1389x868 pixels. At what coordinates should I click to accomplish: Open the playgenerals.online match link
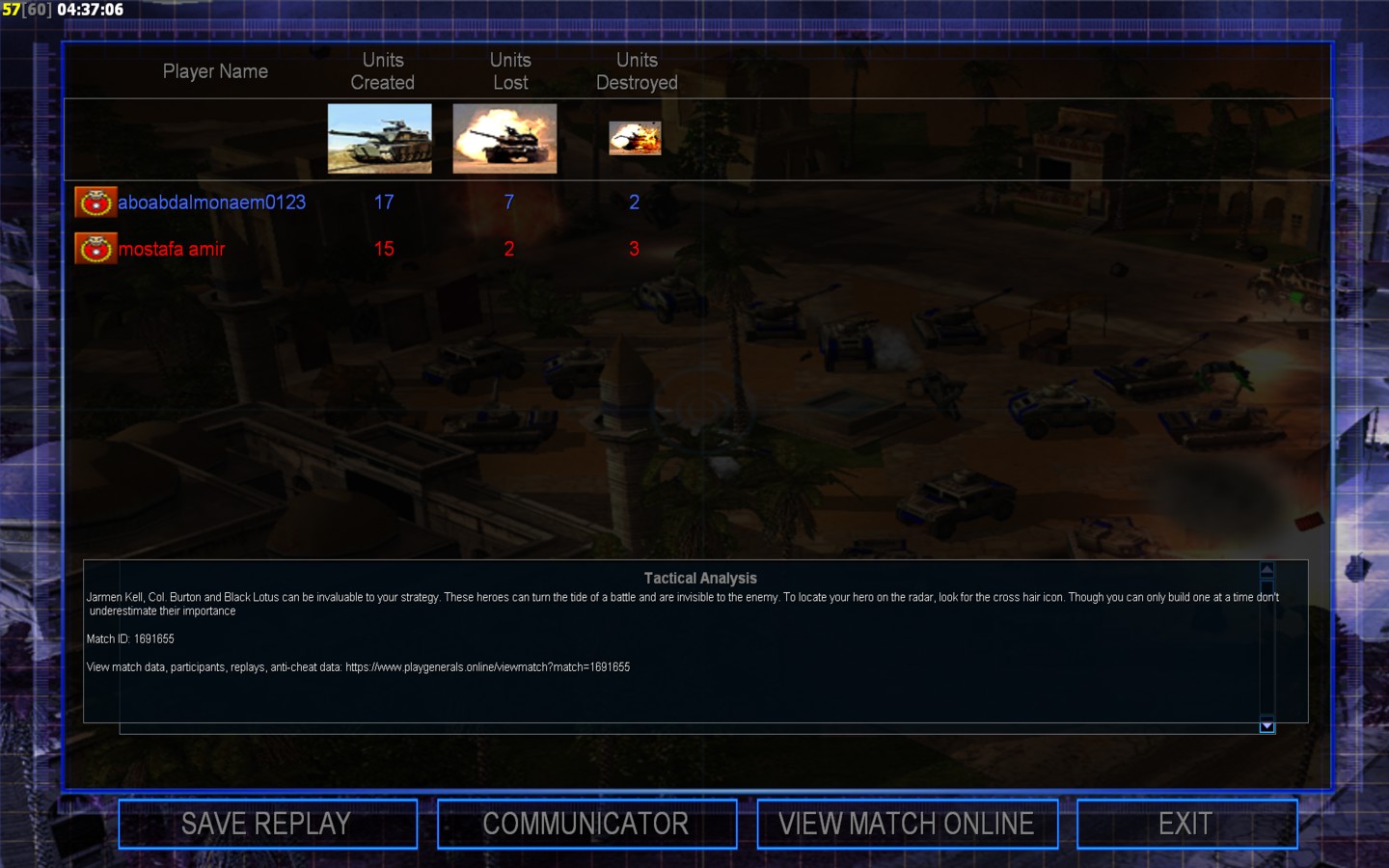487,667
